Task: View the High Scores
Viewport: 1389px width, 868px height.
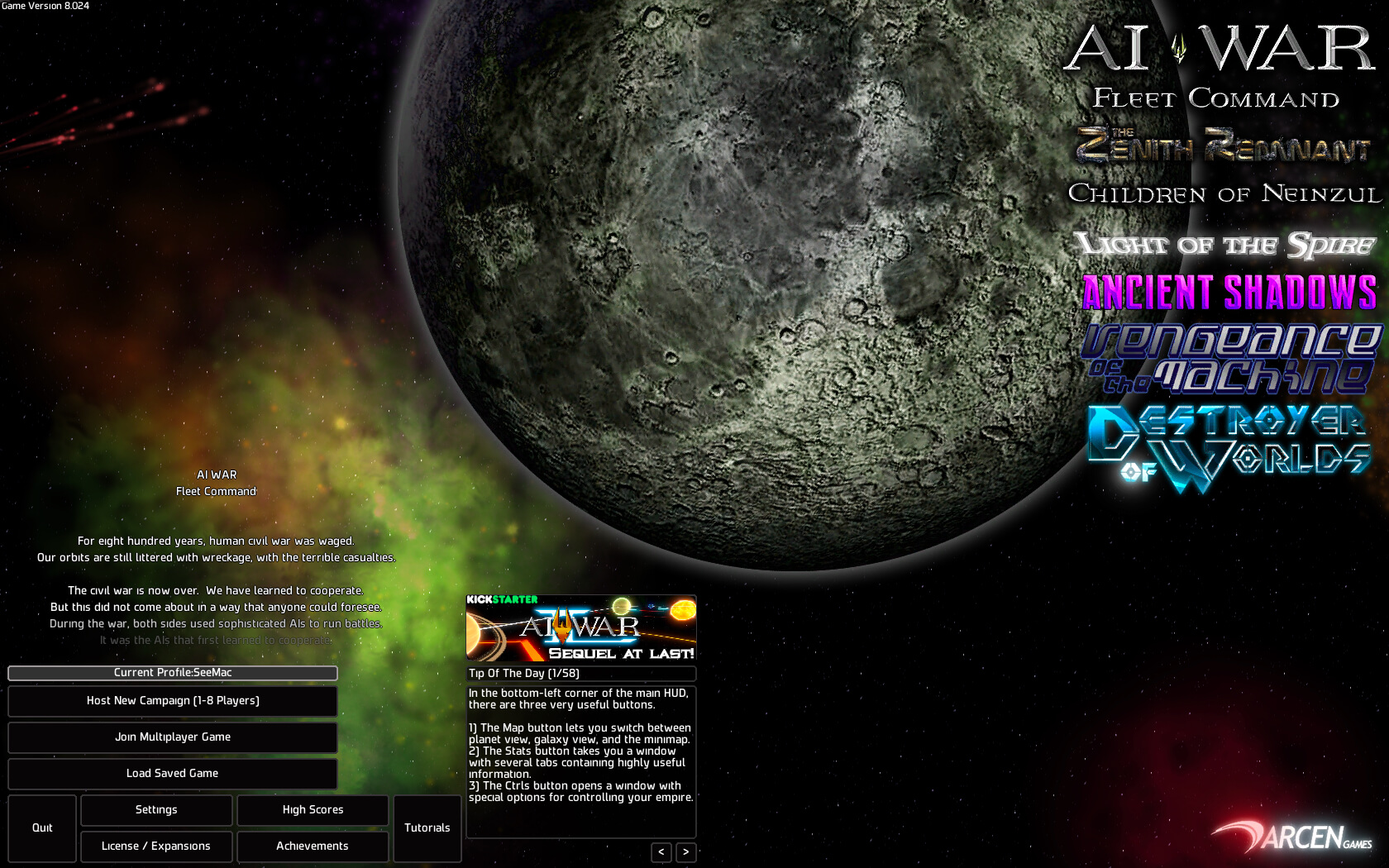Action: 313,810
